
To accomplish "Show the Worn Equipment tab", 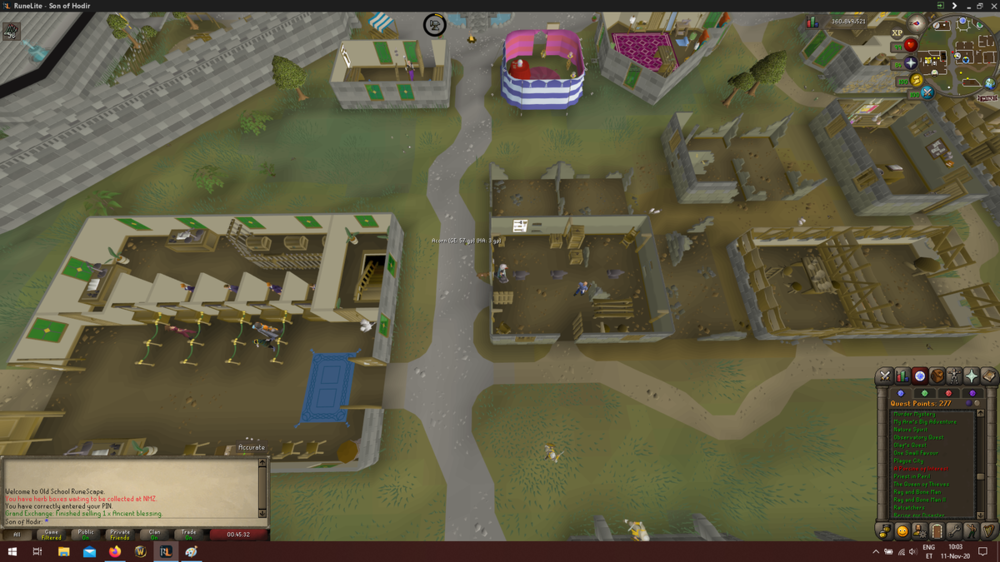I will [955, 376].
